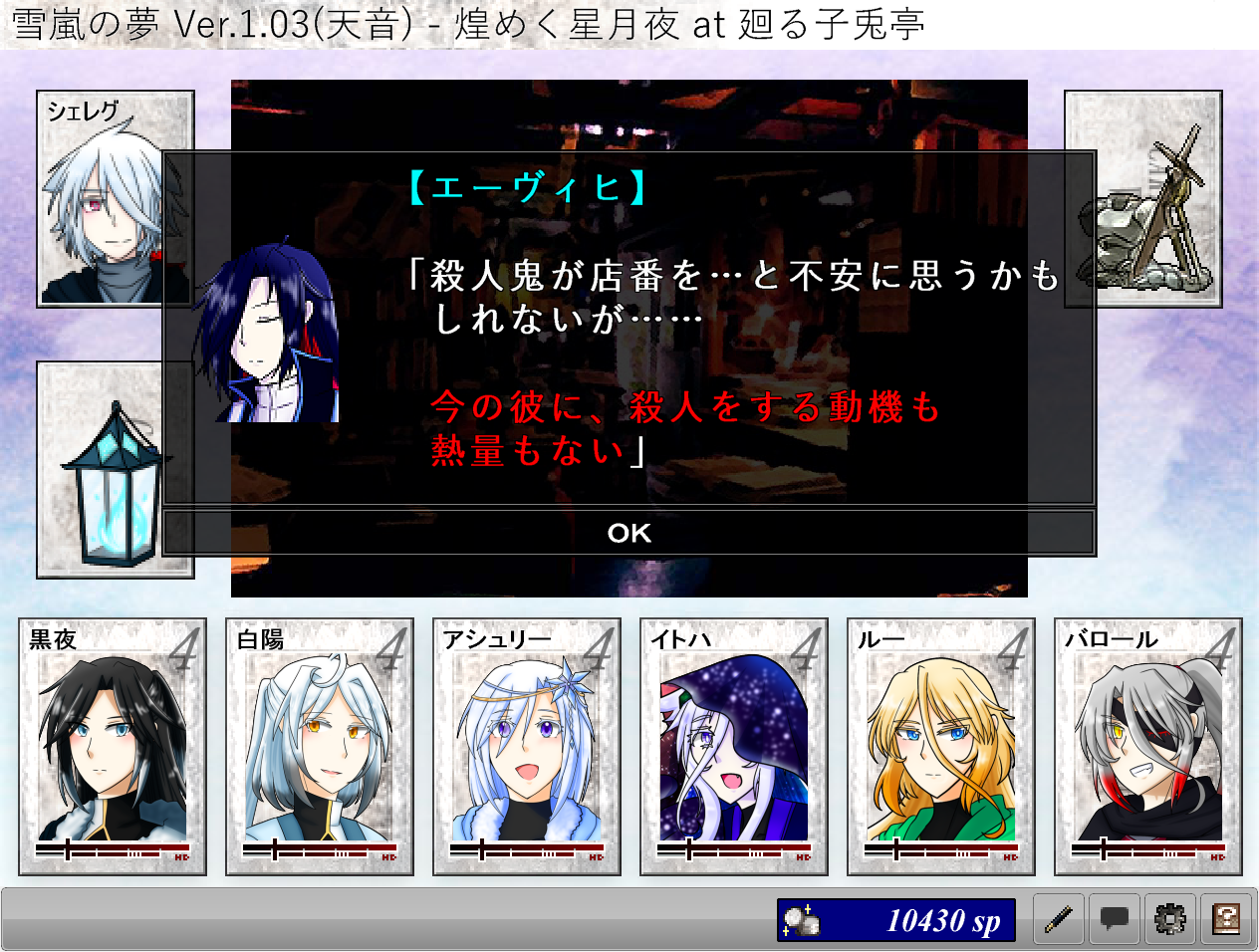Select the 黒夜 character card
Screen dimensions: 1259x952
113,746
